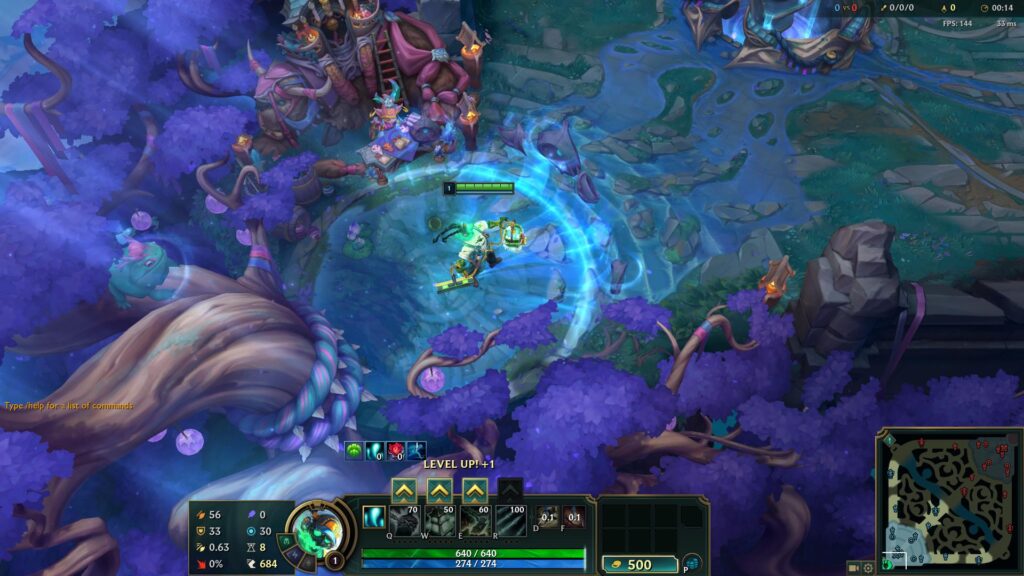Level up the E ability
Screen dimensions: 1024x576
pos(475,490)
